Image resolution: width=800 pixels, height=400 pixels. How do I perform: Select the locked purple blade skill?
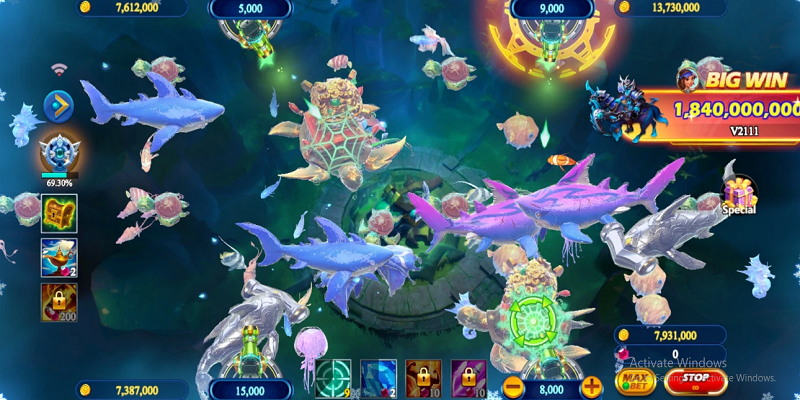468,379
